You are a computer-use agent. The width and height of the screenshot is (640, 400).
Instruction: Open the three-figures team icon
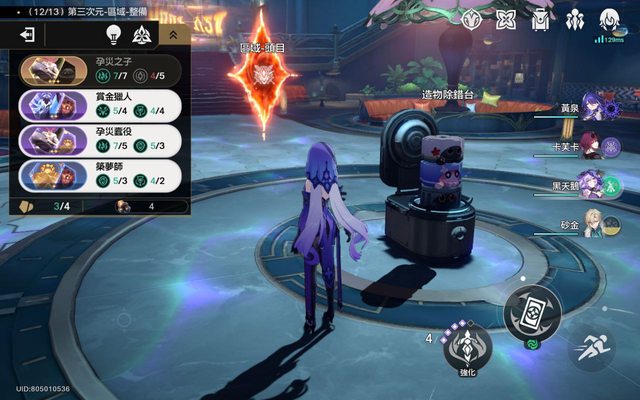point(574,19)
